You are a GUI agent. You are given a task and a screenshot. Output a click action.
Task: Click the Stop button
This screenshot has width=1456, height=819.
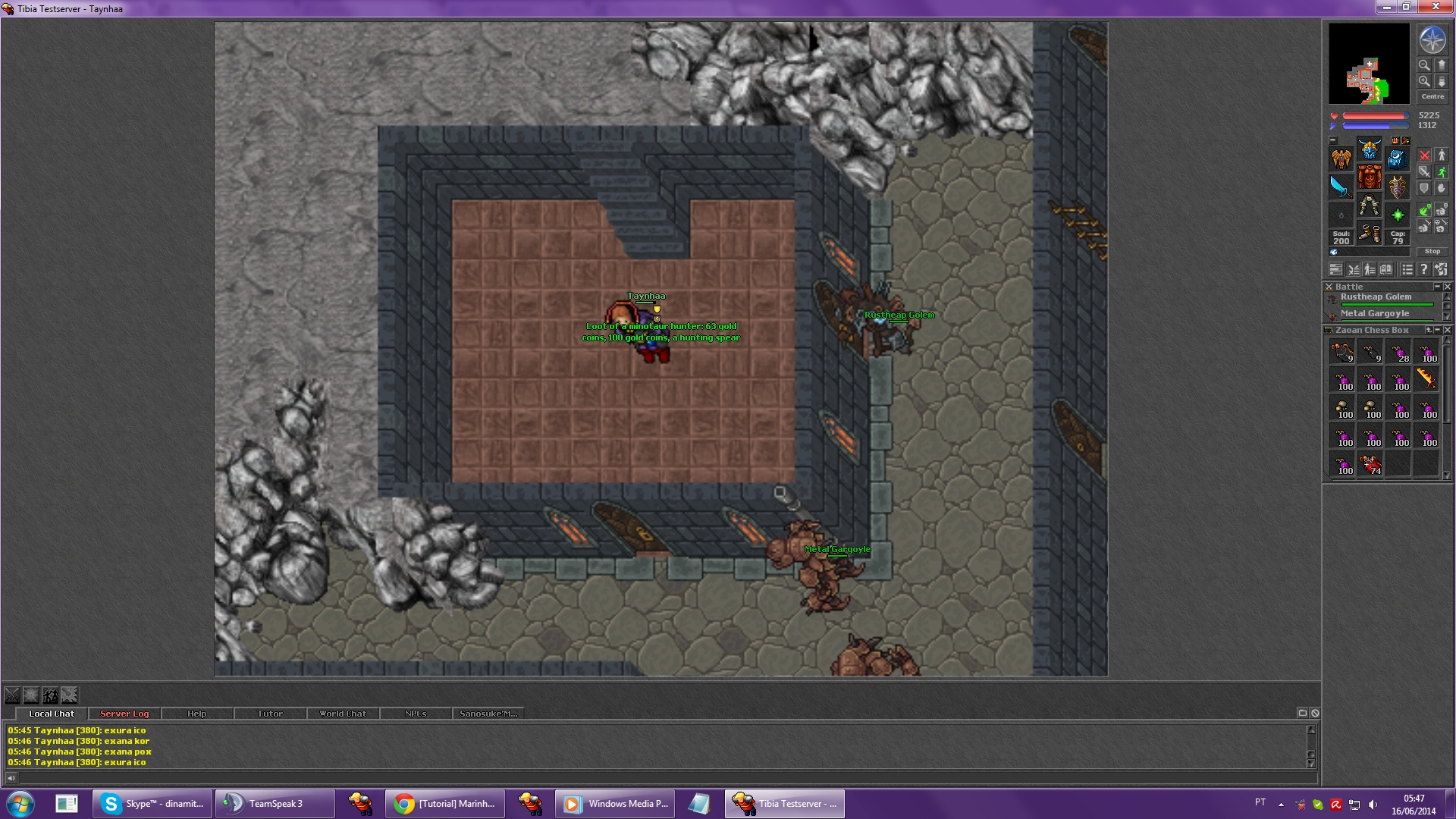point(1432,251)
